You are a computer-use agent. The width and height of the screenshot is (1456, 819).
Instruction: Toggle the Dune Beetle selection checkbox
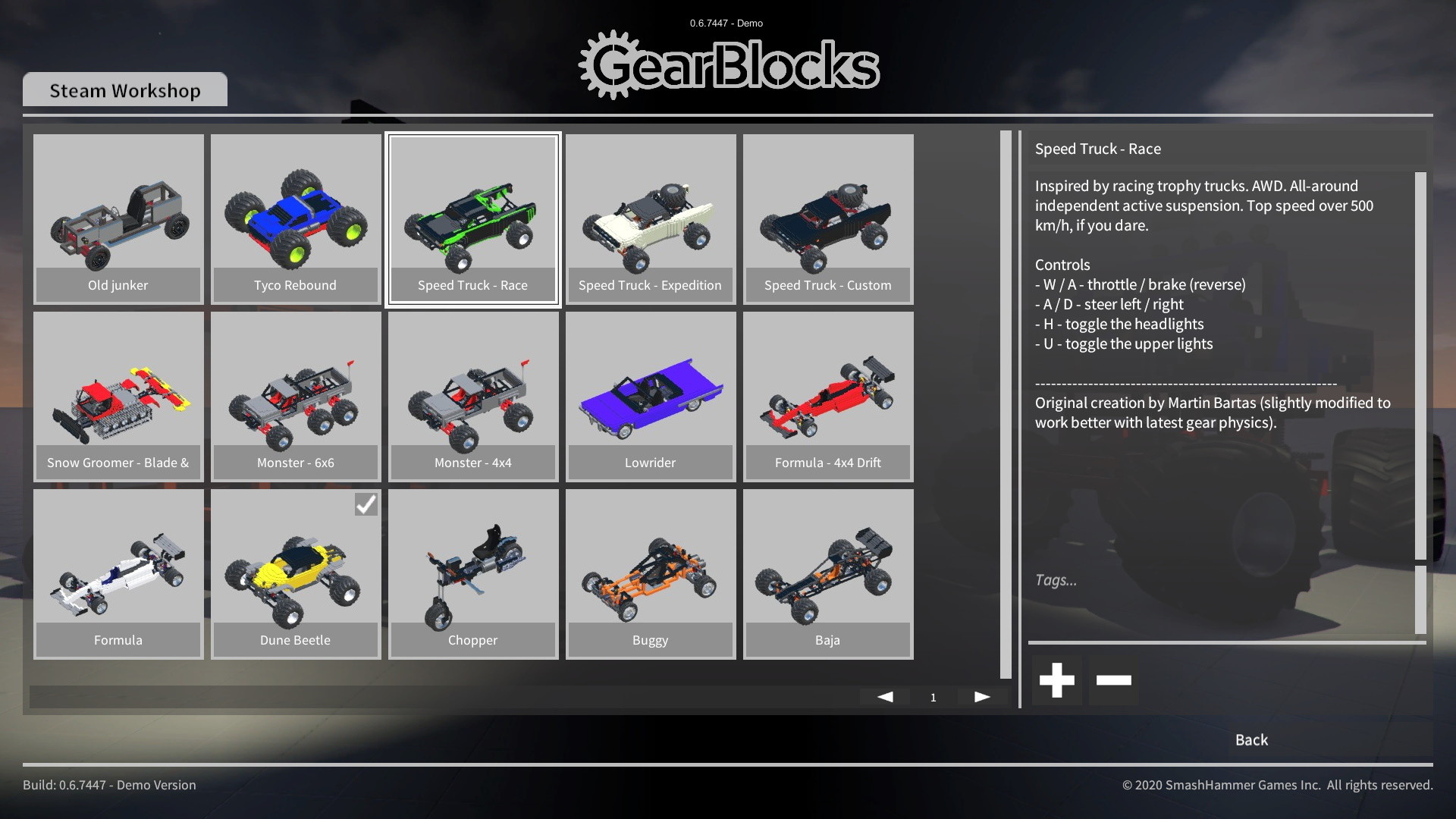pyautogui.click(x=366, y=504)
